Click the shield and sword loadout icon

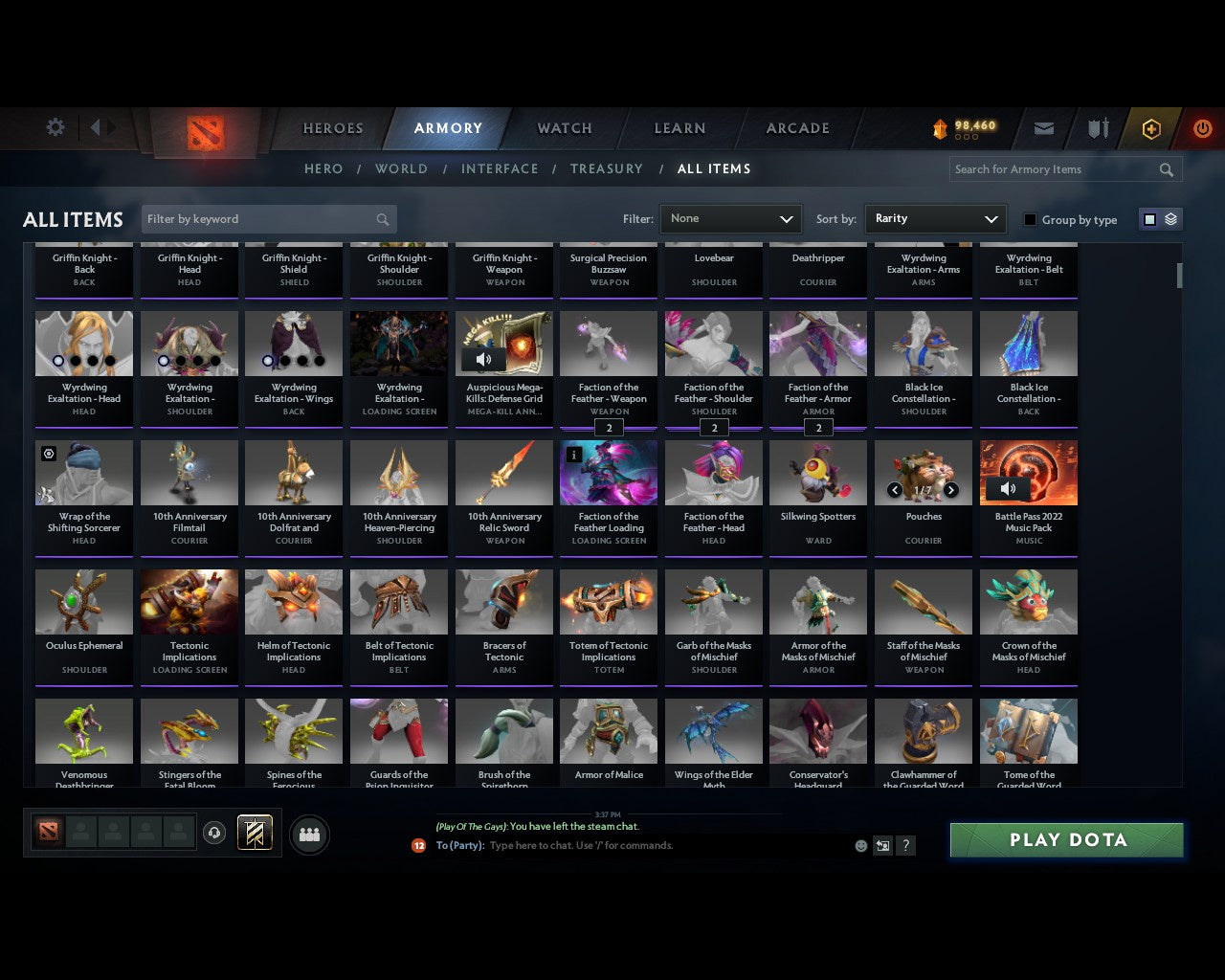[1097, 128]
